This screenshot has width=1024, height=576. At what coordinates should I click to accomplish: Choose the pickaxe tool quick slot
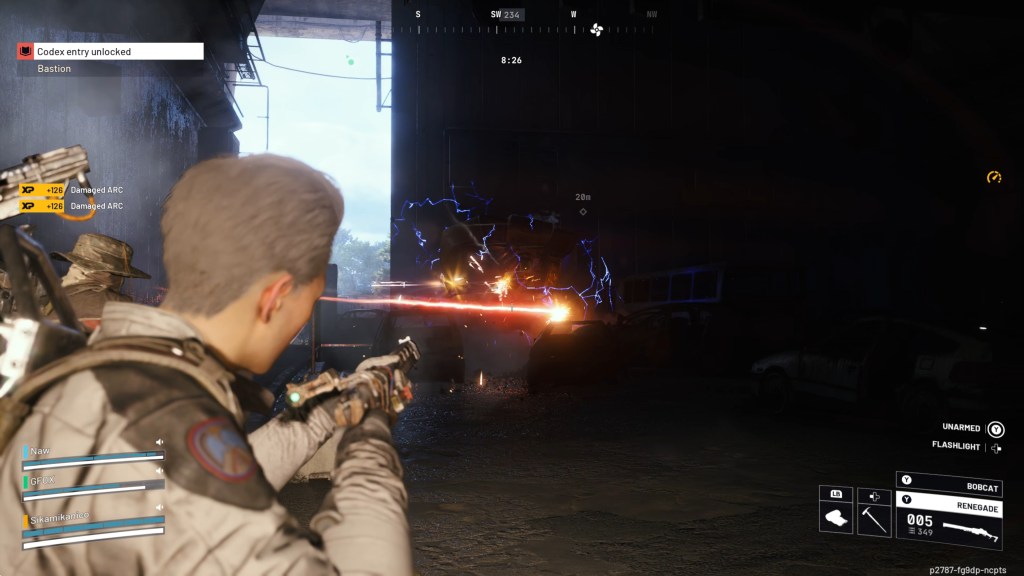point(874,518)
